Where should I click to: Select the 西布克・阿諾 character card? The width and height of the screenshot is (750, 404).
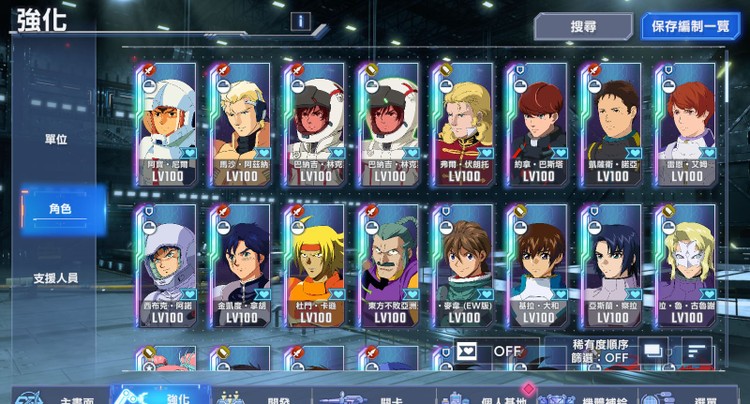pos(168,265)
